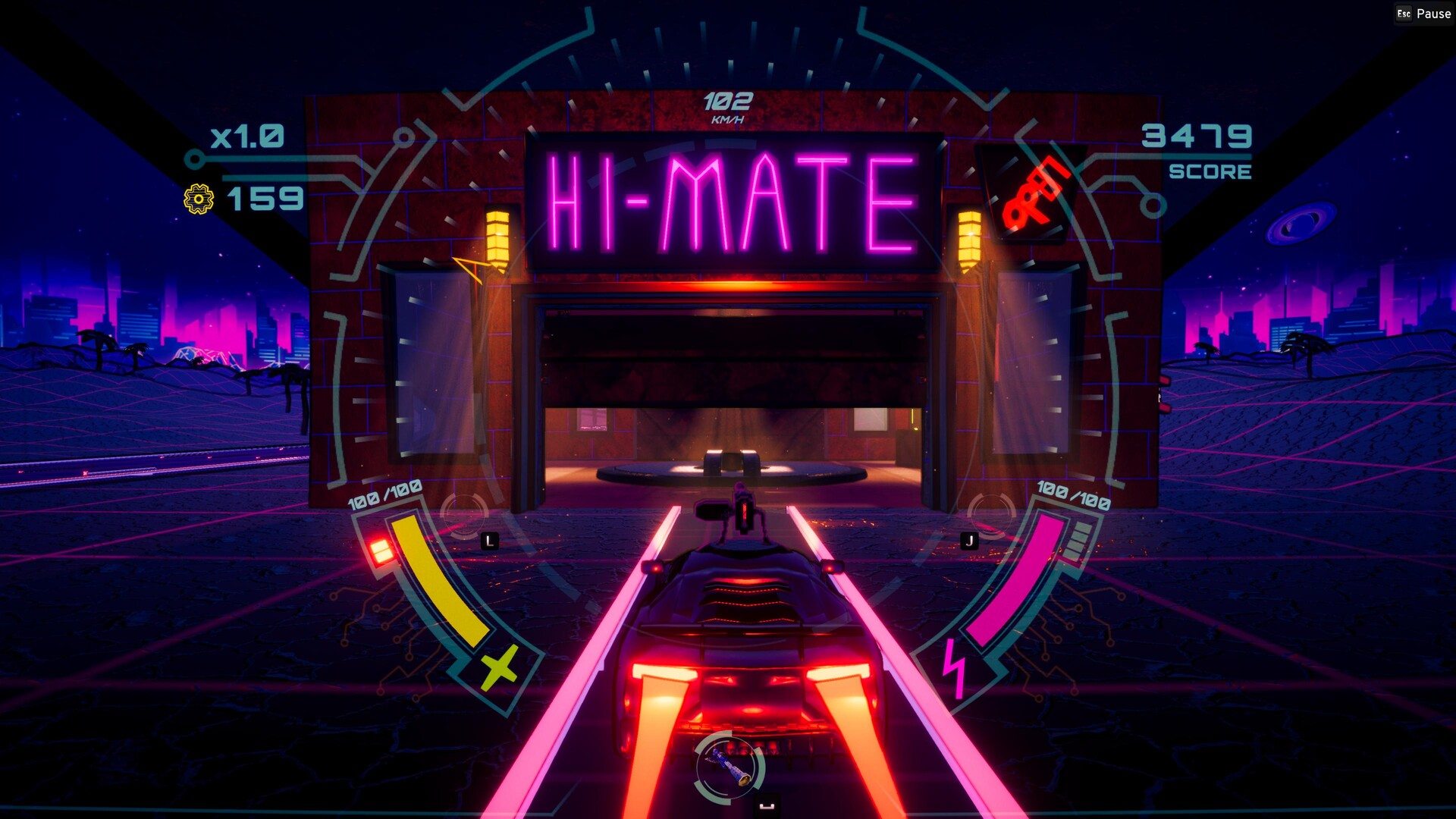This screenshot has width=1456, height=819.
Task: Select the rocket weapon in the circular indicator
Action: (x=726, y=766)
